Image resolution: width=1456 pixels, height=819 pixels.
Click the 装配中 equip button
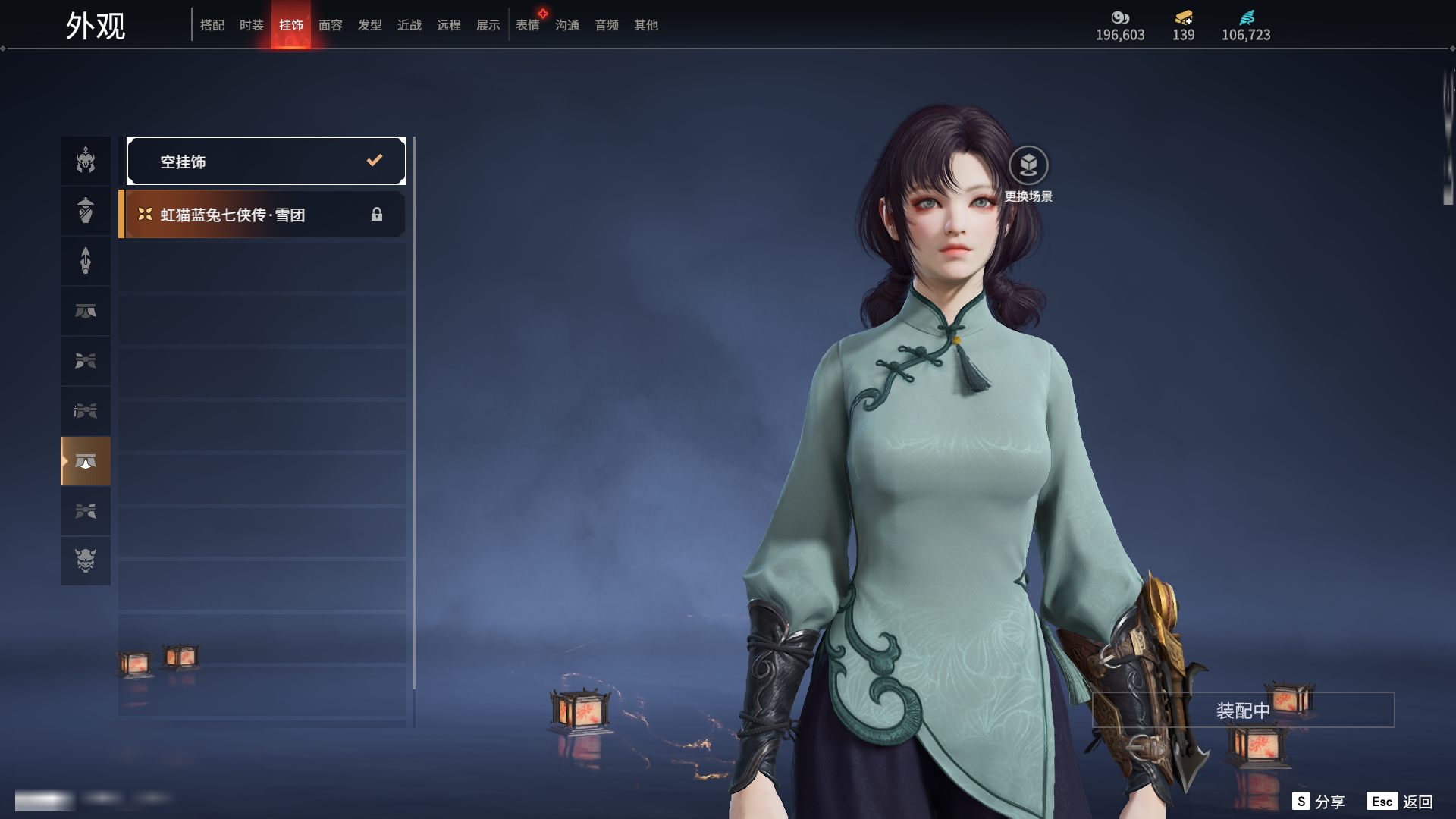pyautogui.click(x=1243, y=710)
